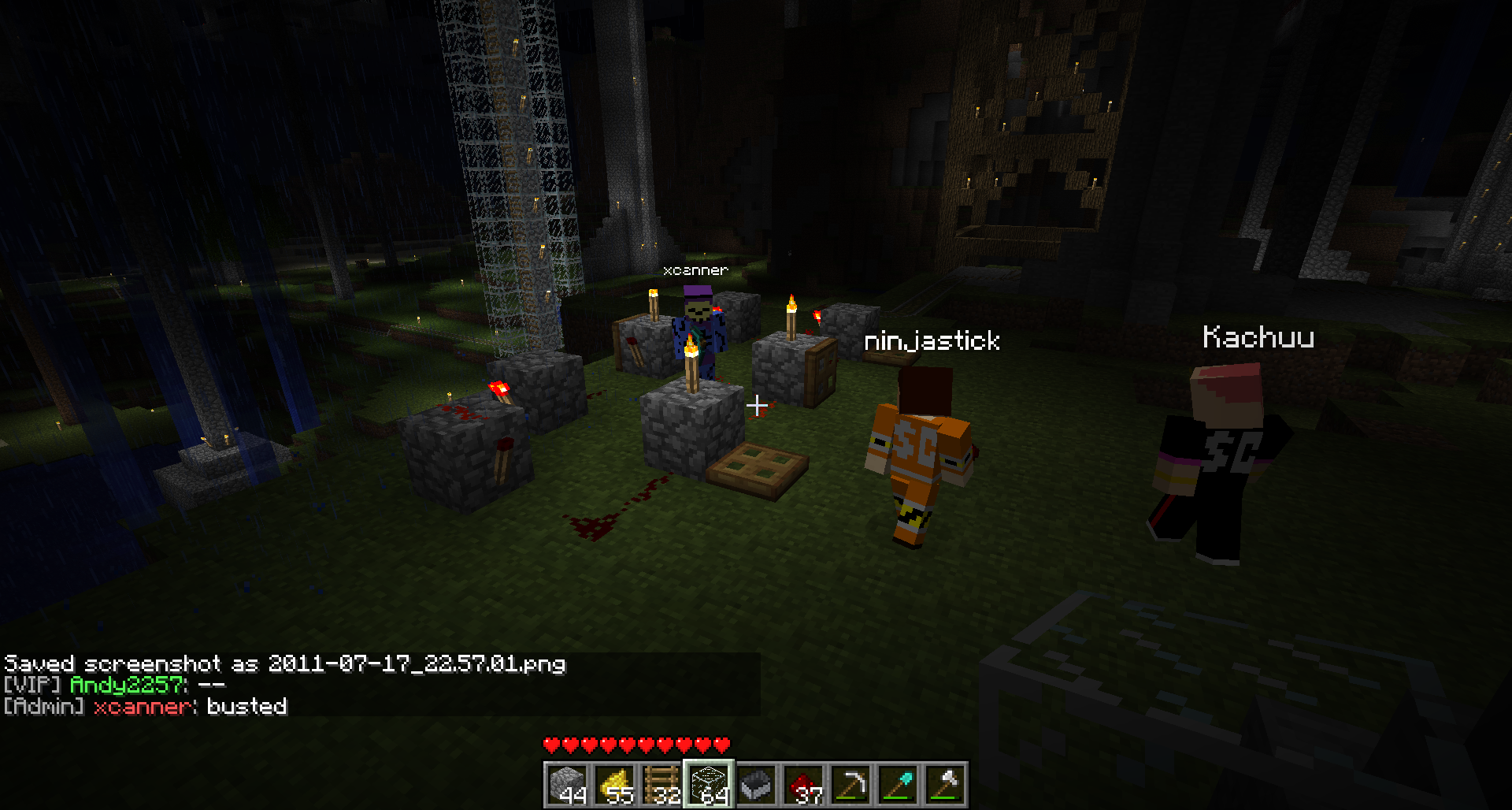1512x810 pixels.
Task: Equip the iron pickaxe from the hotbar
Action: pos(850,784)
